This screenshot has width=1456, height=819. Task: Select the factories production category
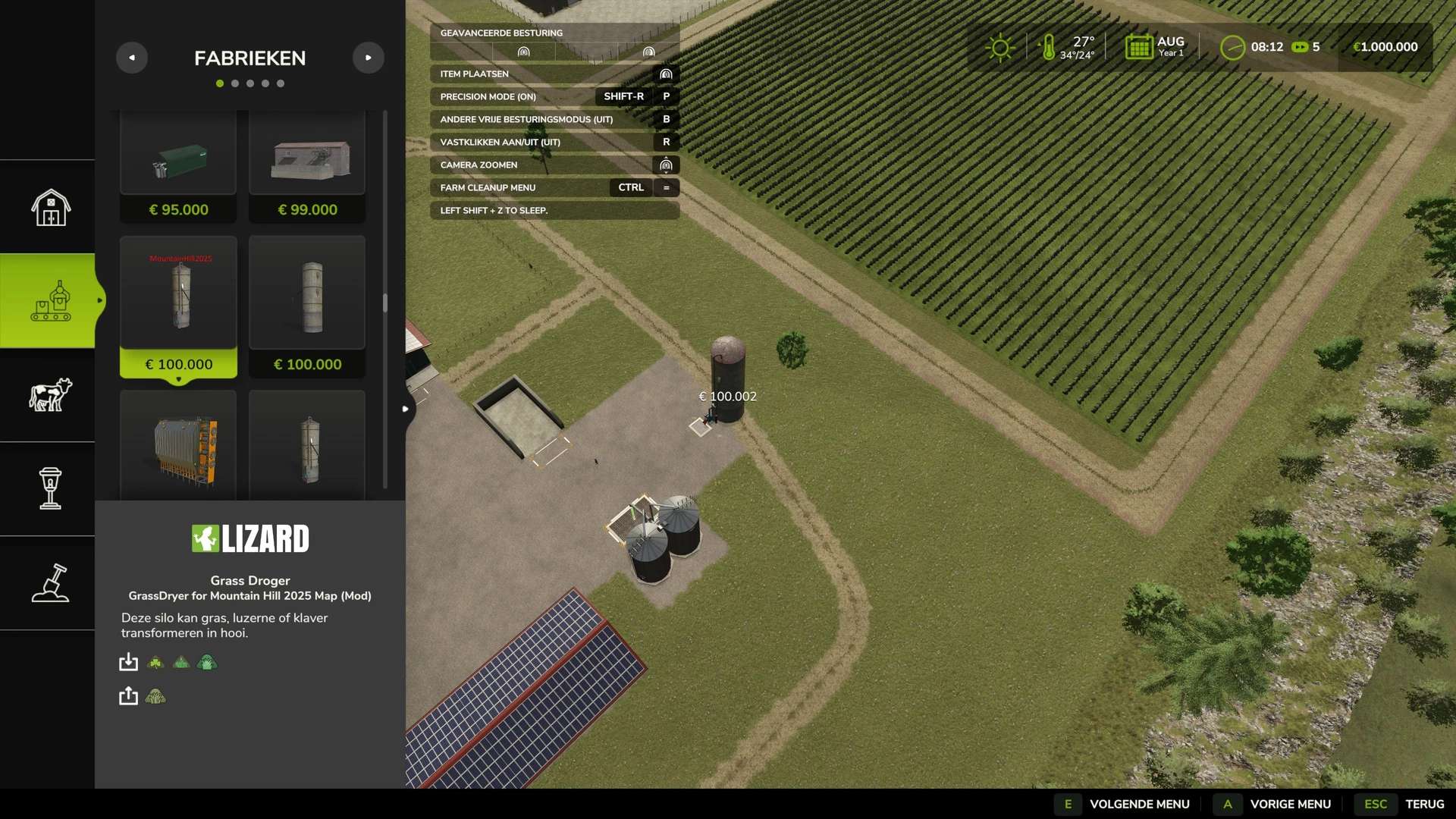[50, 301]
